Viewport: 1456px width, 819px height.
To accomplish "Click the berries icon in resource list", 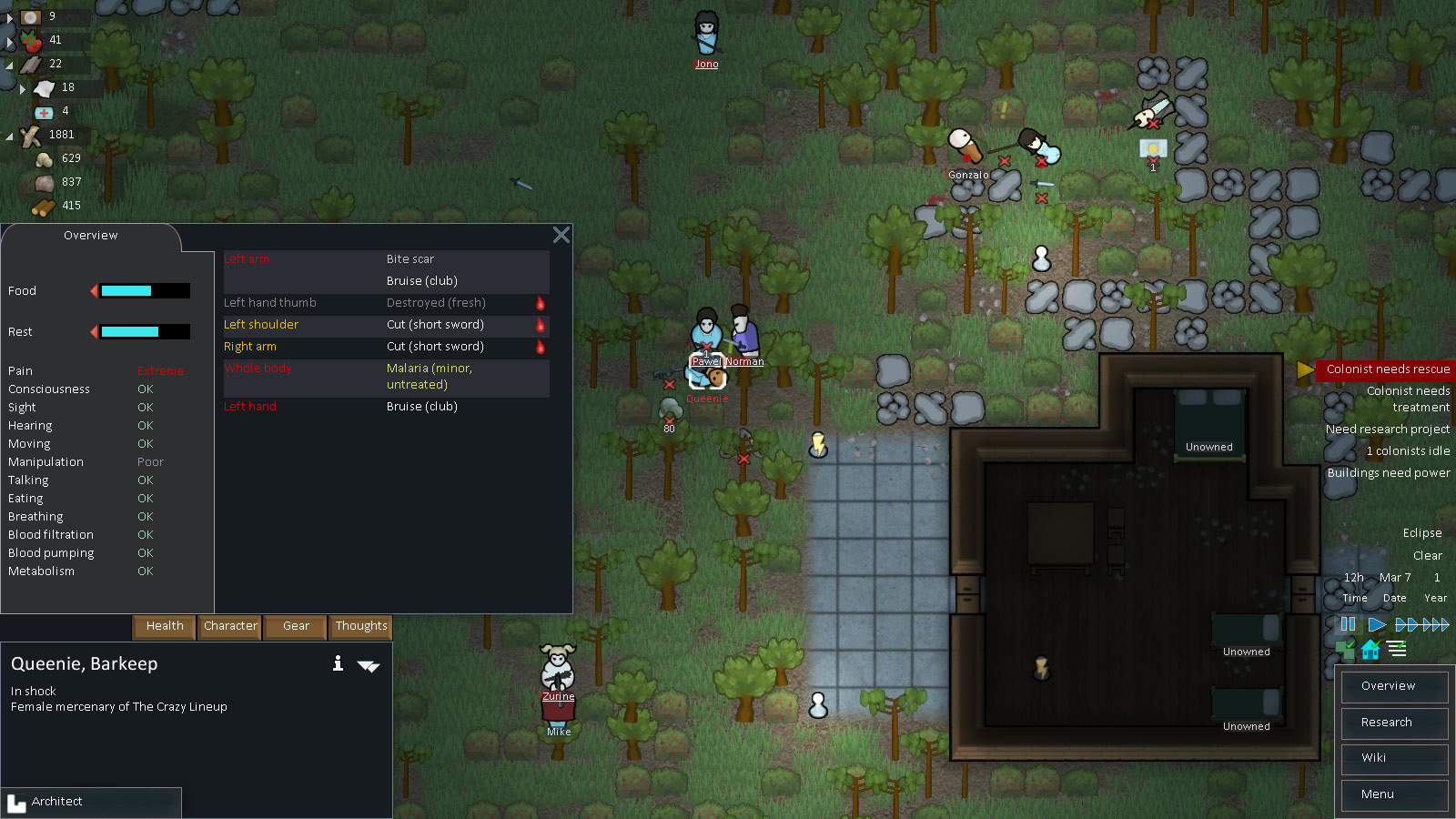I will point(31,40).
